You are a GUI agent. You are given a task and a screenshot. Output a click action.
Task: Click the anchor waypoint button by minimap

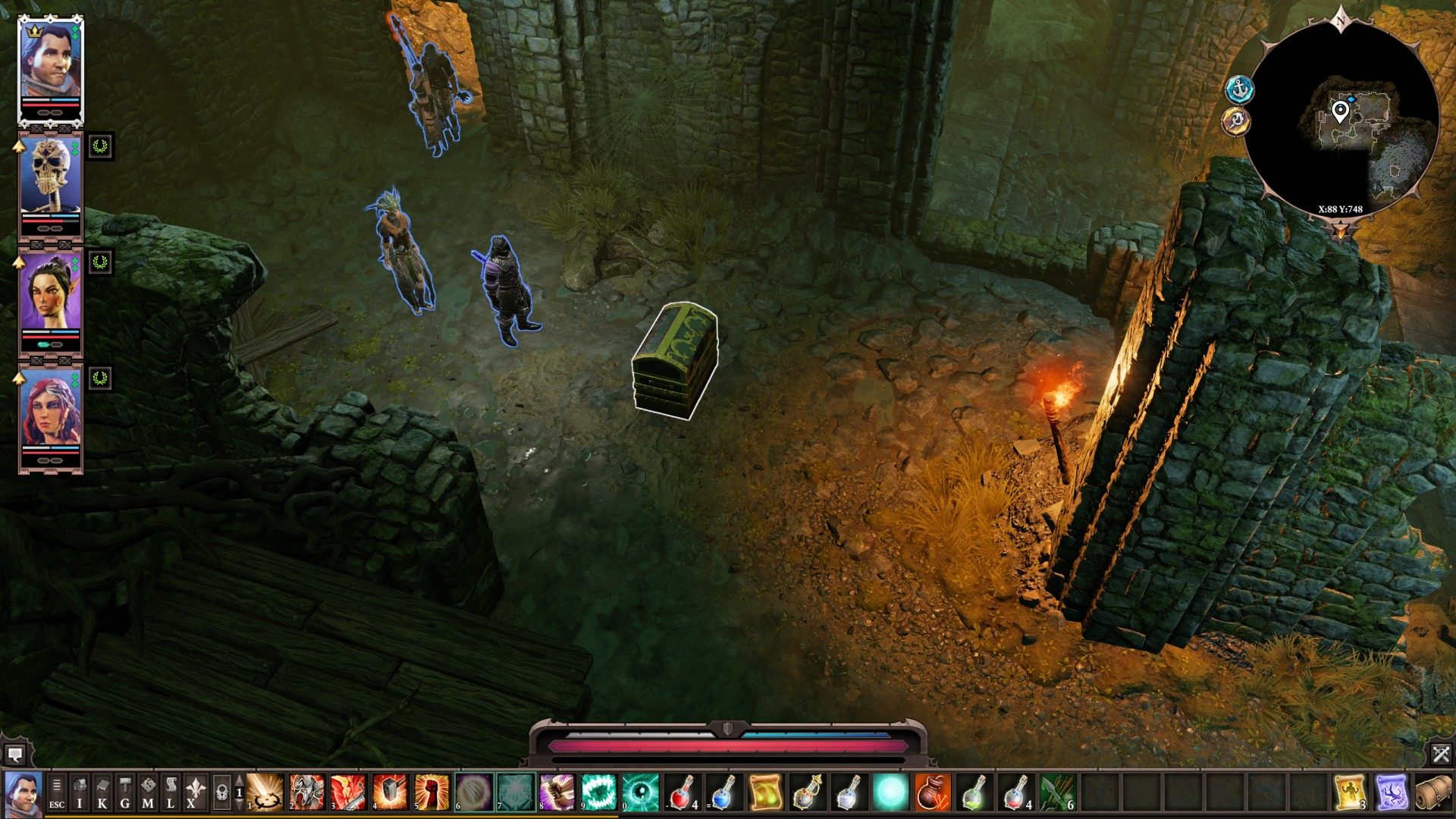1240,90
